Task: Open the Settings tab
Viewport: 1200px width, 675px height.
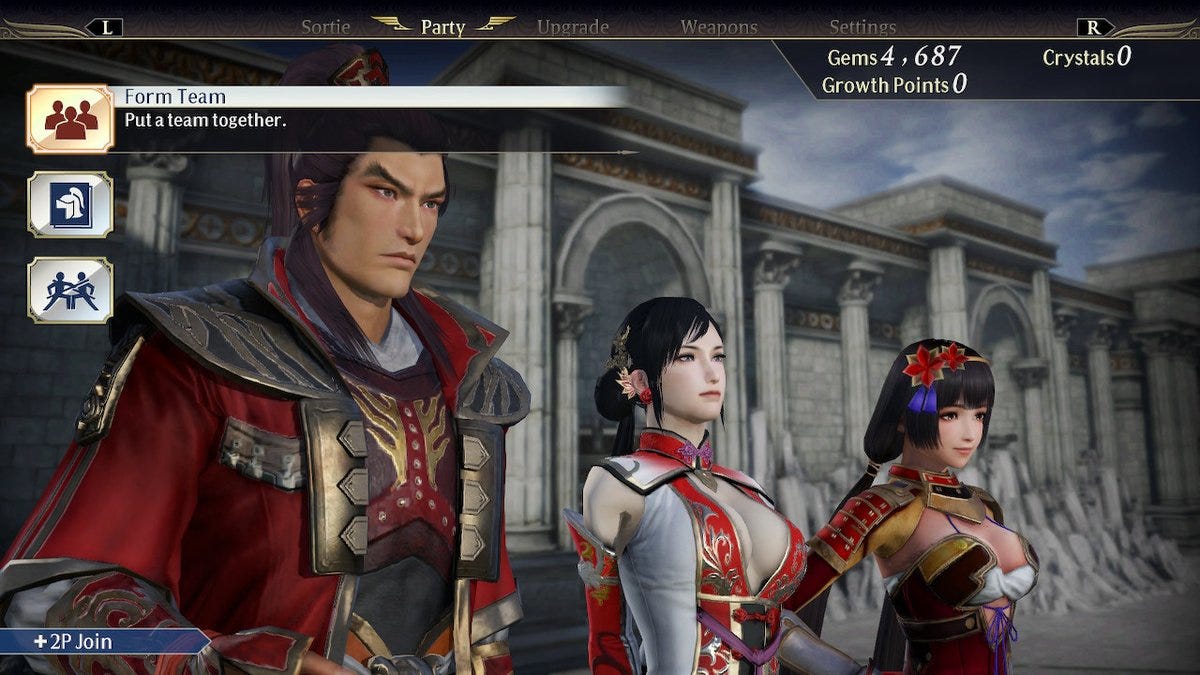Action: point(862,27)
